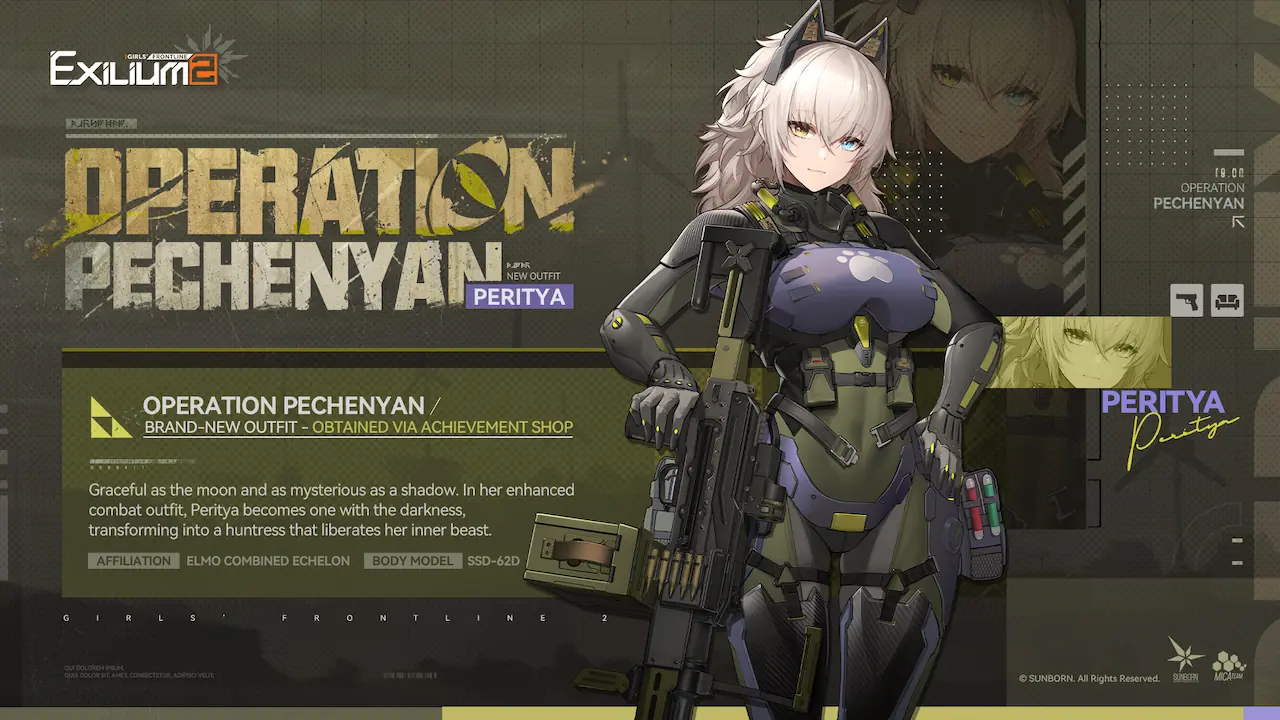Viewport: 1280px width, 720px height.
Task: Click the pistol weapon skin icon
Action: click(1186, 300)
